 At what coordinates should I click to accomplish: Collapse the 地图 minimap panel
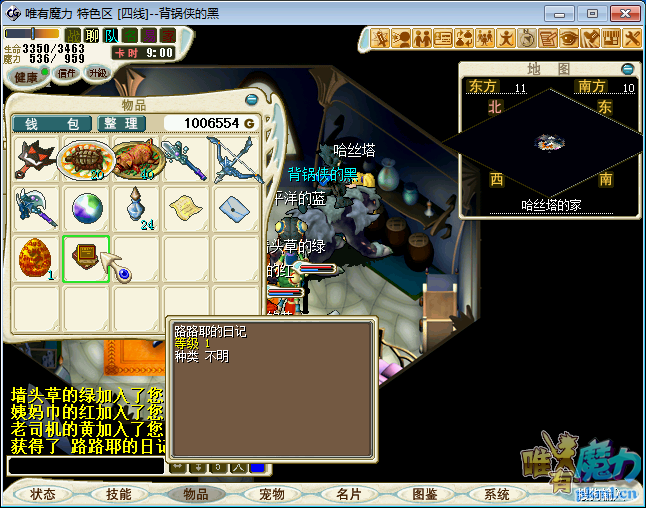pos(627,69)
